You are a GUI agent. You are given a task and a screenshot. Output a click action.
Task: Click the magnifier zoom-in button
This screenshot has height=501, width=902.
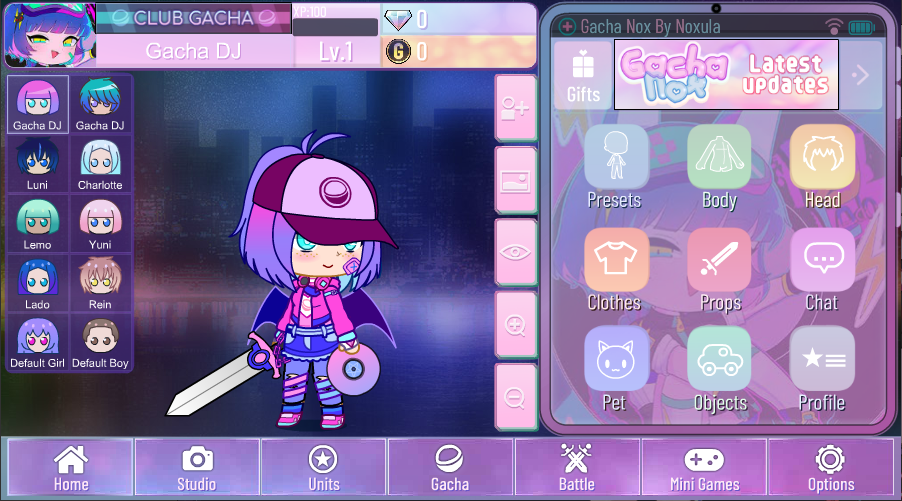point(516,325)
